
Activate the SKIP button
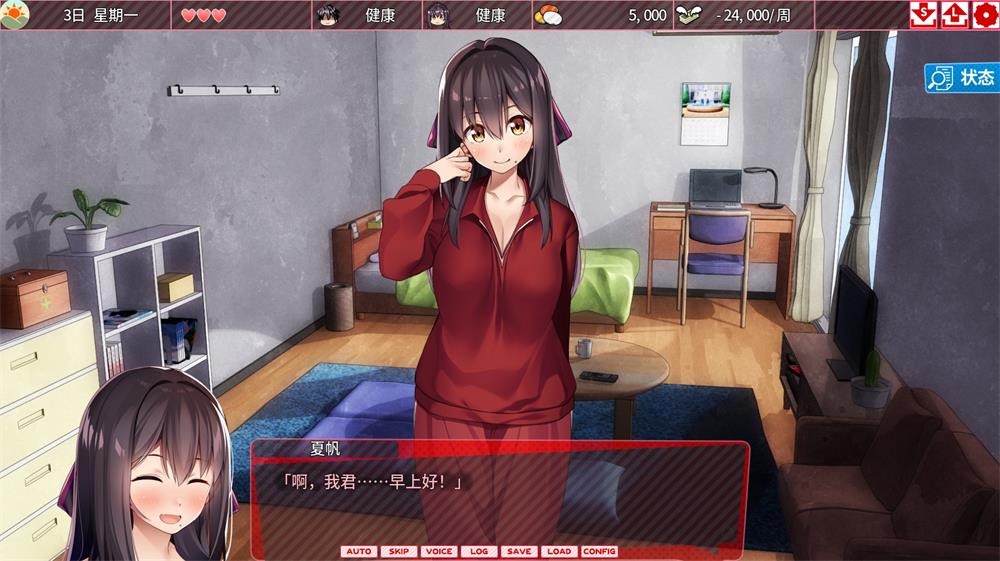[x=399, y=551]
